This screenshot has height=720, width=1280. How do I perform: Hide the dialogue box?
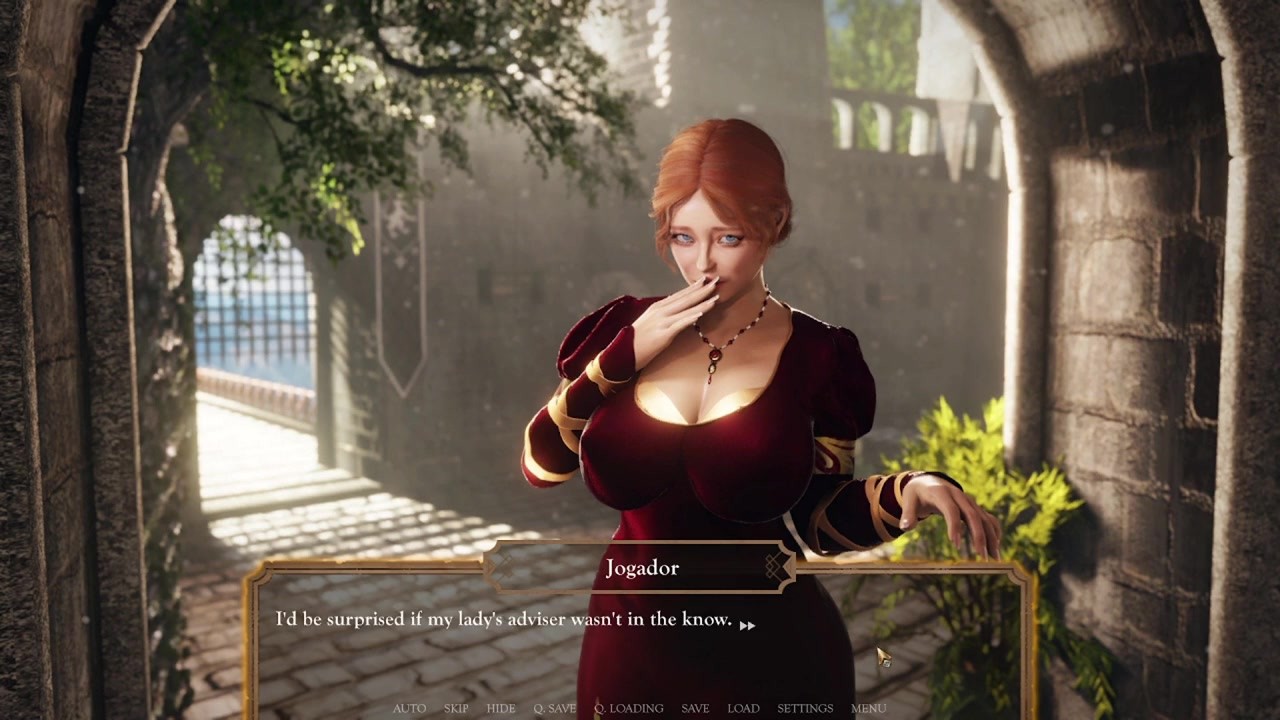click(x=501, y=708)
